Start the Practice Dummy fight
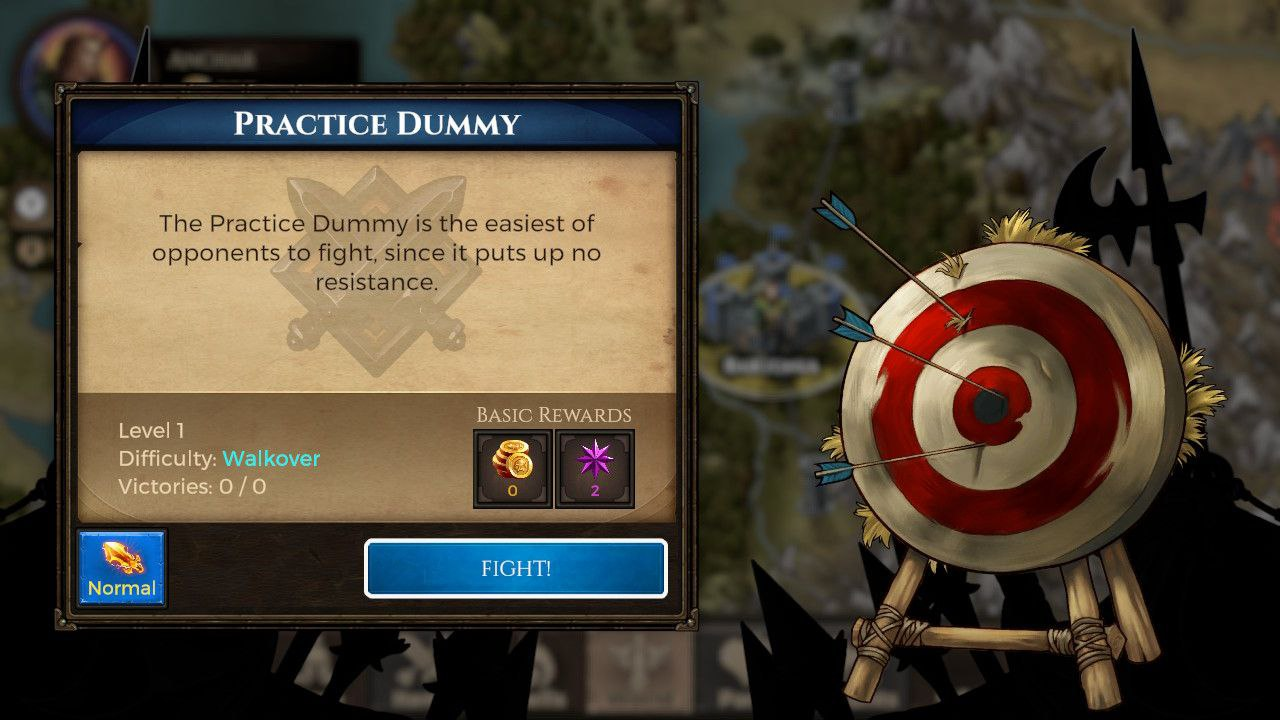1280x720 pixels. click(515, 568)
